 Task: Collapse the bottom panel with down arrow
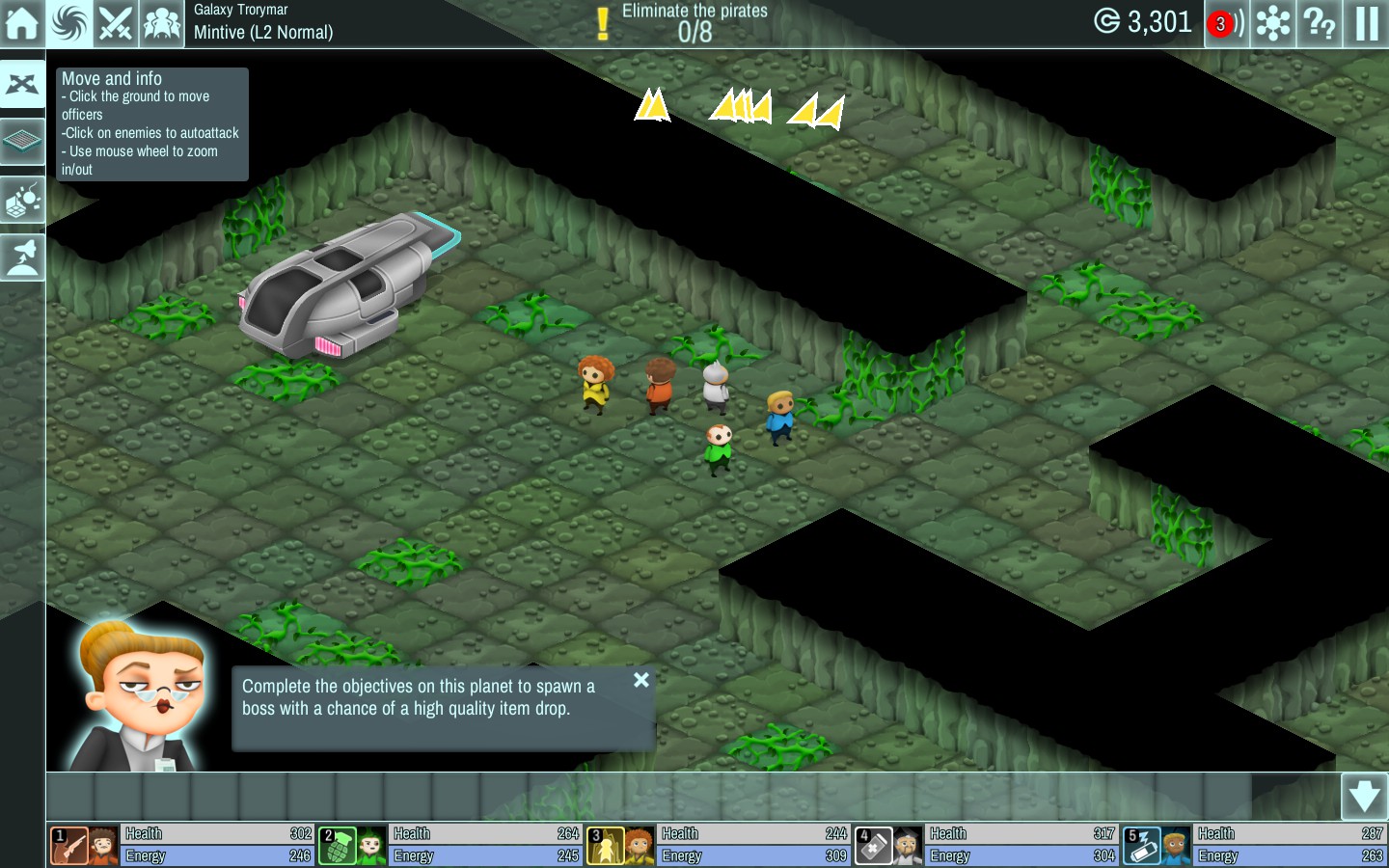point(1364,797)
